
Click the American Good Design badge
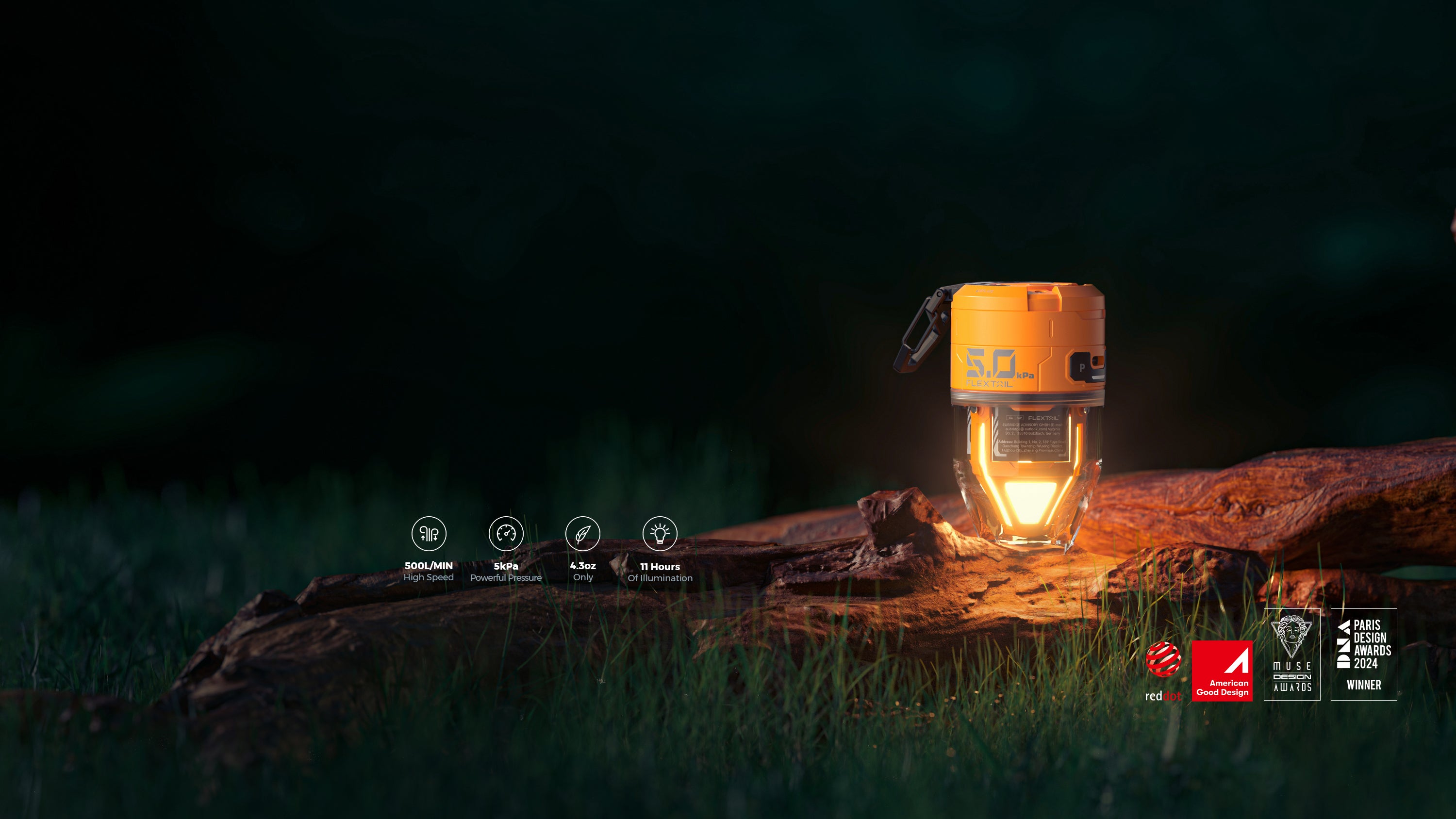tap(1222, 671)
